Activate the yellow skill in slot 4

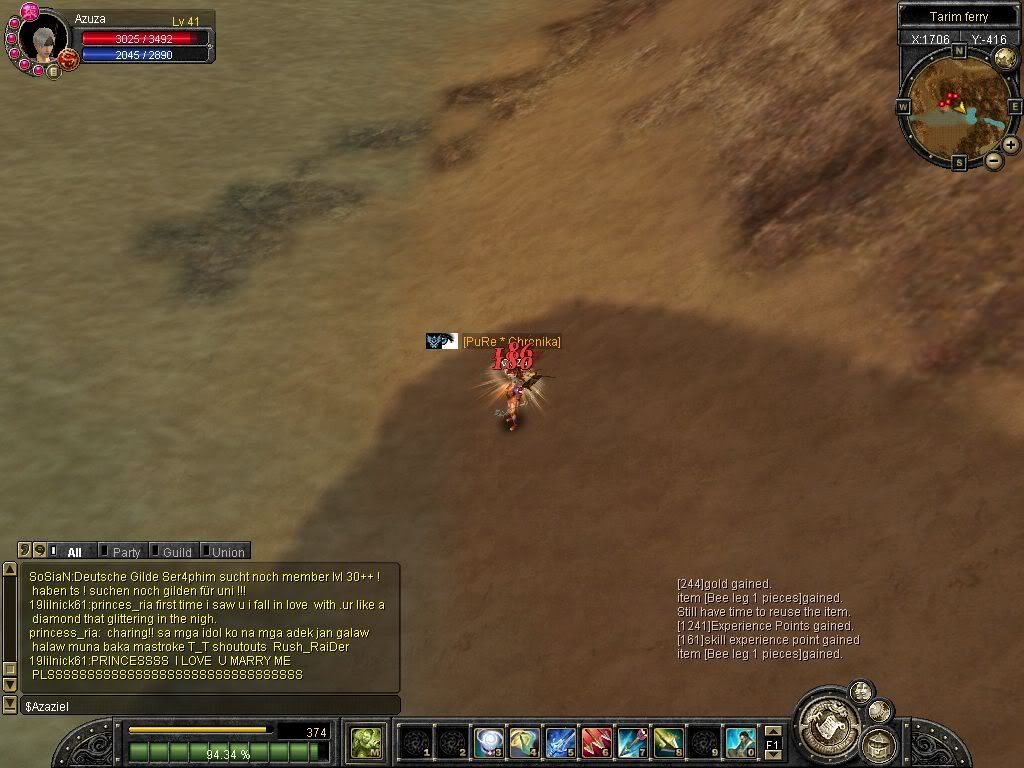tap(524, 742)
